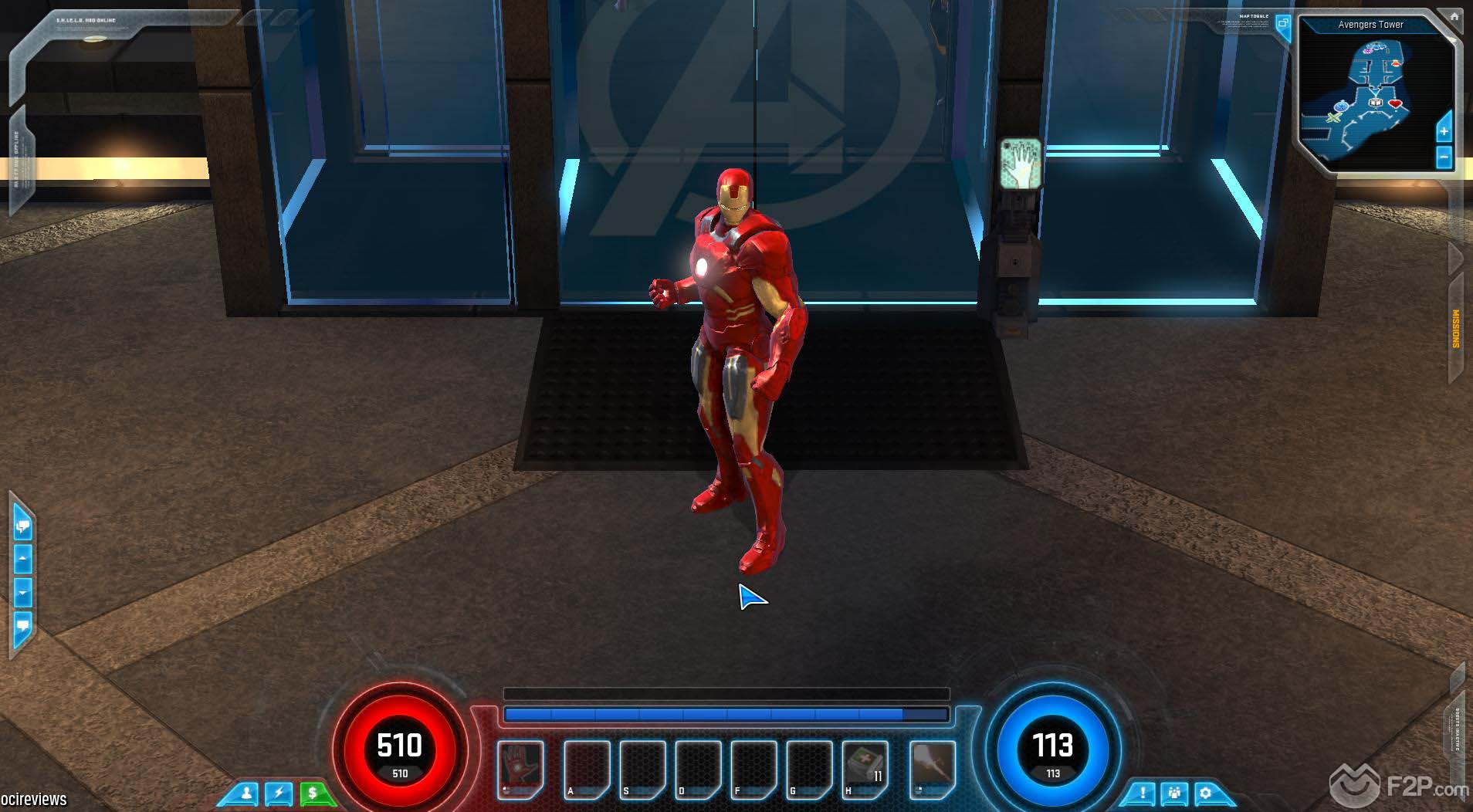Expand the Missions side tab
The width and height of the screenshot is (1473, 812).
[x=1456, y=329]
